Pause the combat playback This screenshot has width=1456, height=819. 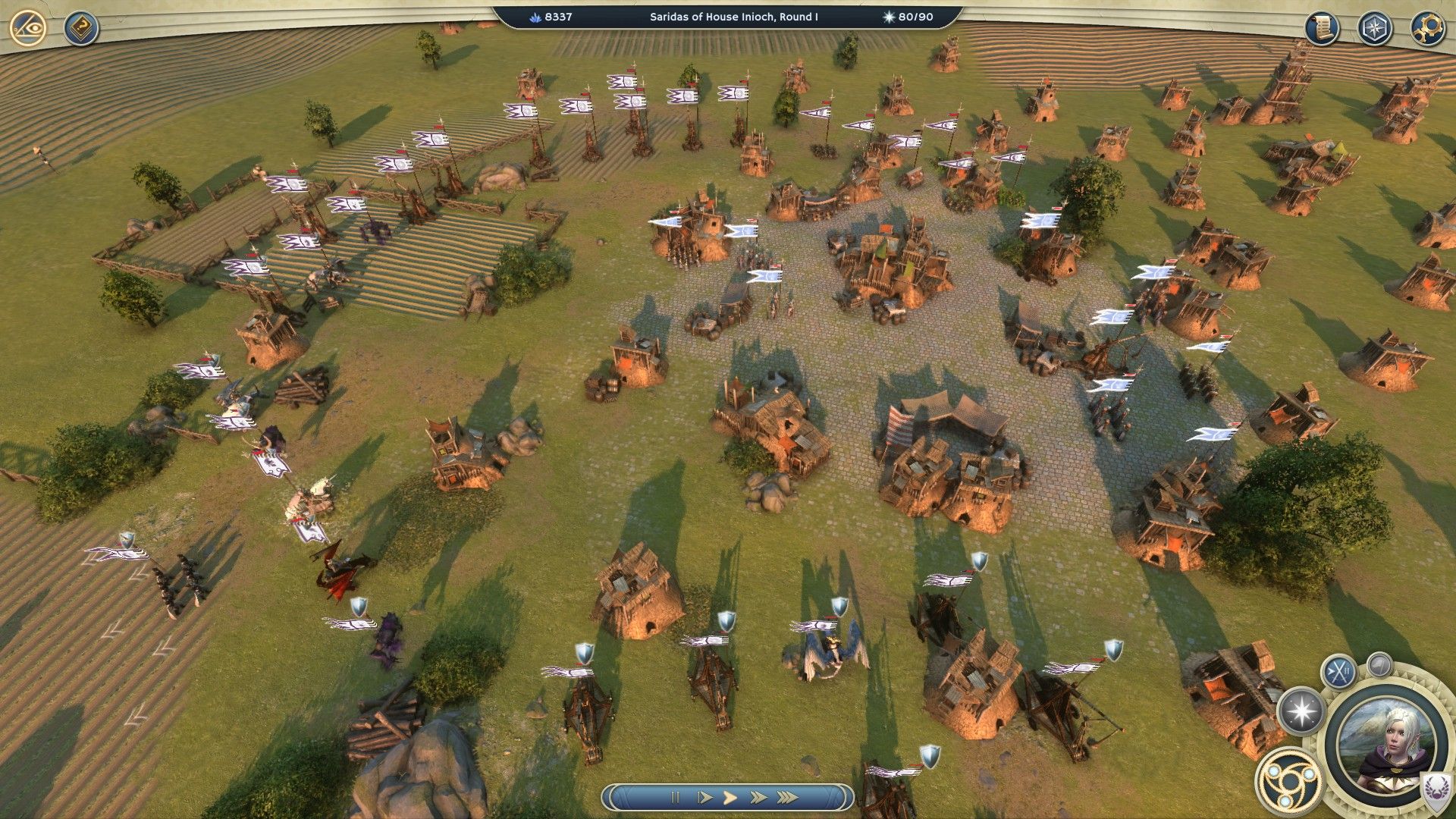click(675, 798)
